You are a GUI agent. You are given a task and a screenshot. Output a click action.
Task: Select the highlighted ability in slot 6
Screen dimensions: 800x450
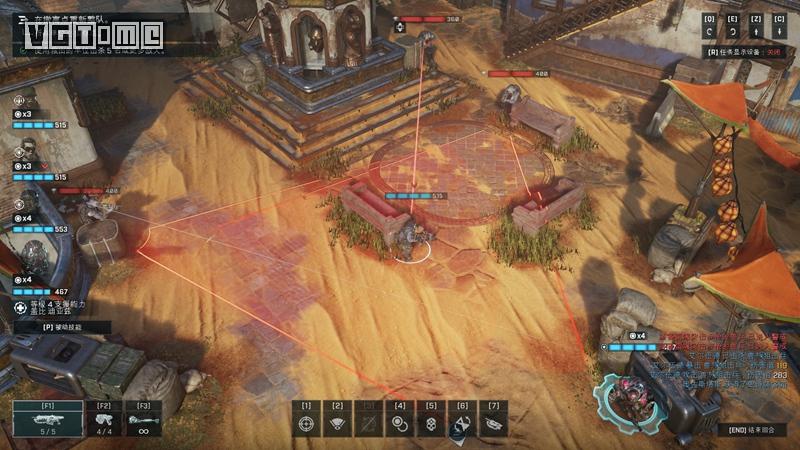(x=462, y=423)
